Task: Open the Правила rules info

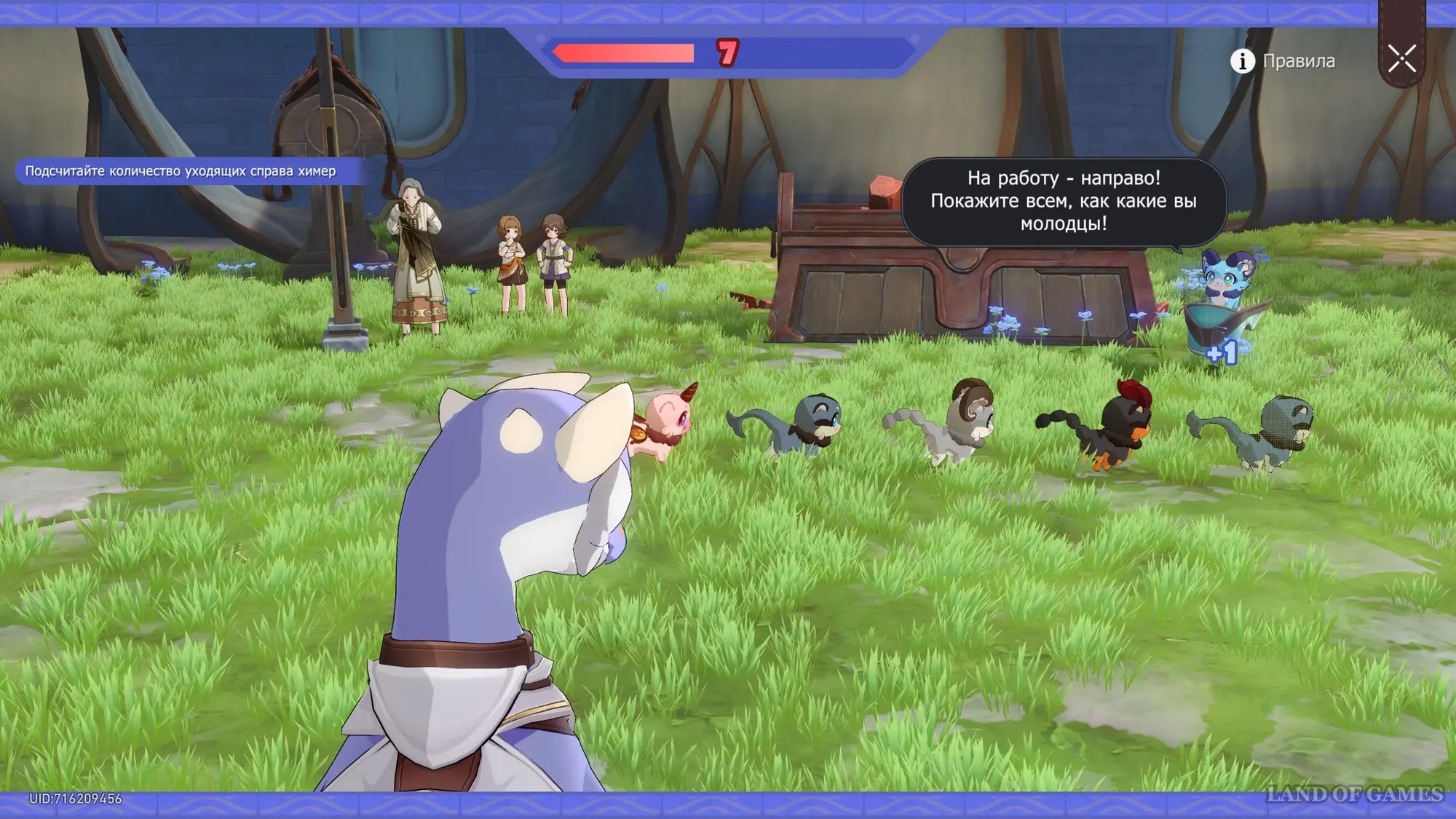Action: [x=1283, y=61]
